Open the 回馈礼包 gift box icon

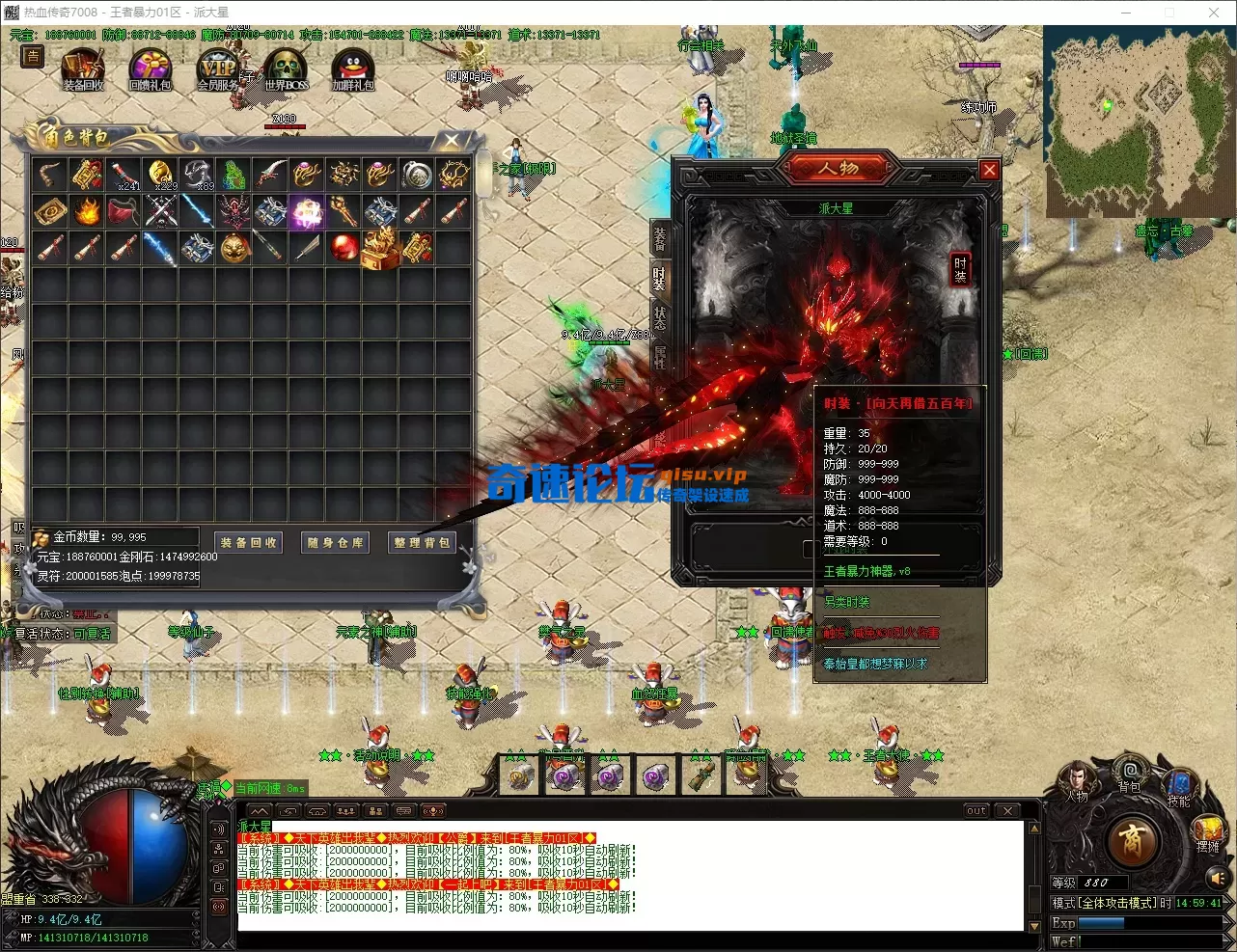(x=150, y=69)
